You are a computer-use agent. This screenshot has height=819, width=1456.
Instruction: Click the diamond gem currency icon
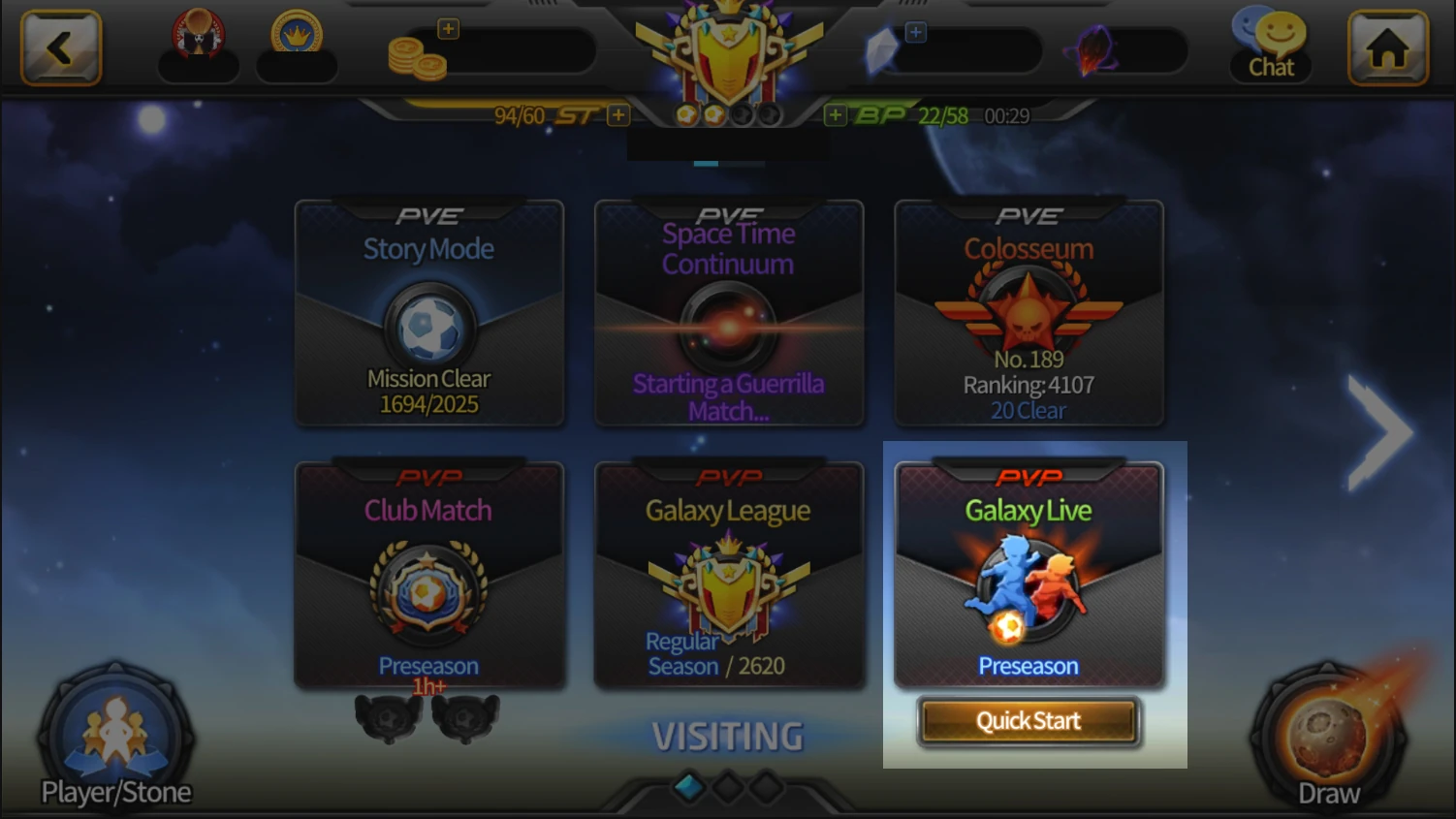(x=882, y=48)
